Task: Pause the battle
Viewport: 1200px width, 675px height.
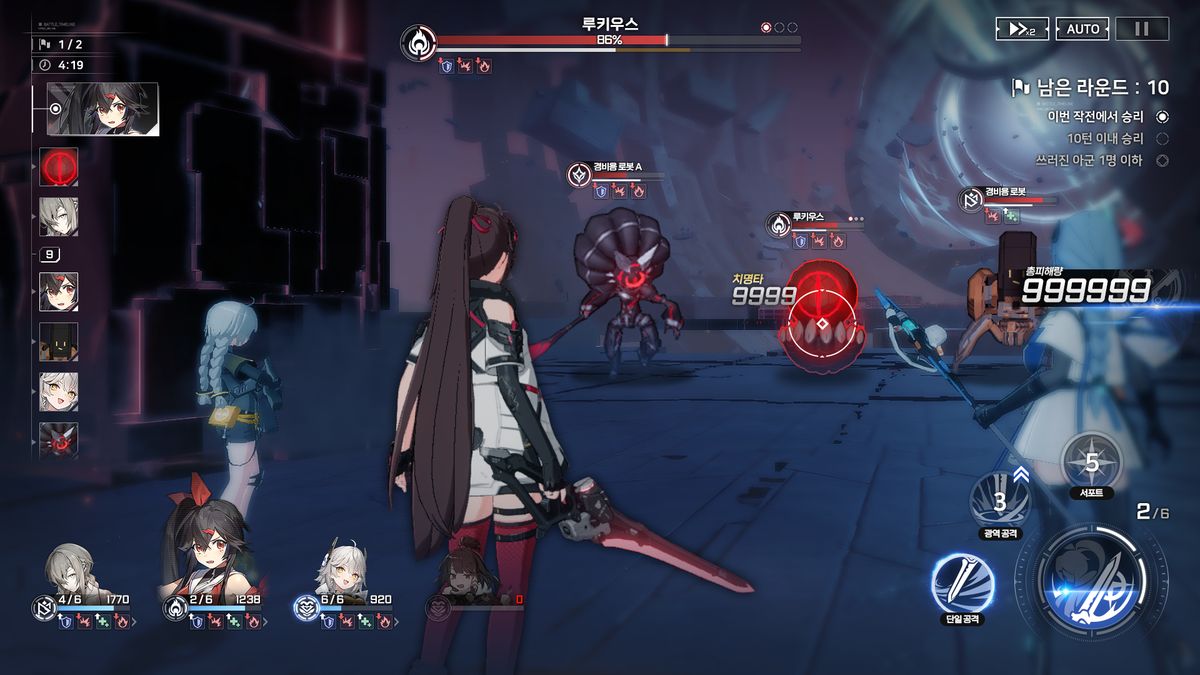Action: (x=1142, y=29)
